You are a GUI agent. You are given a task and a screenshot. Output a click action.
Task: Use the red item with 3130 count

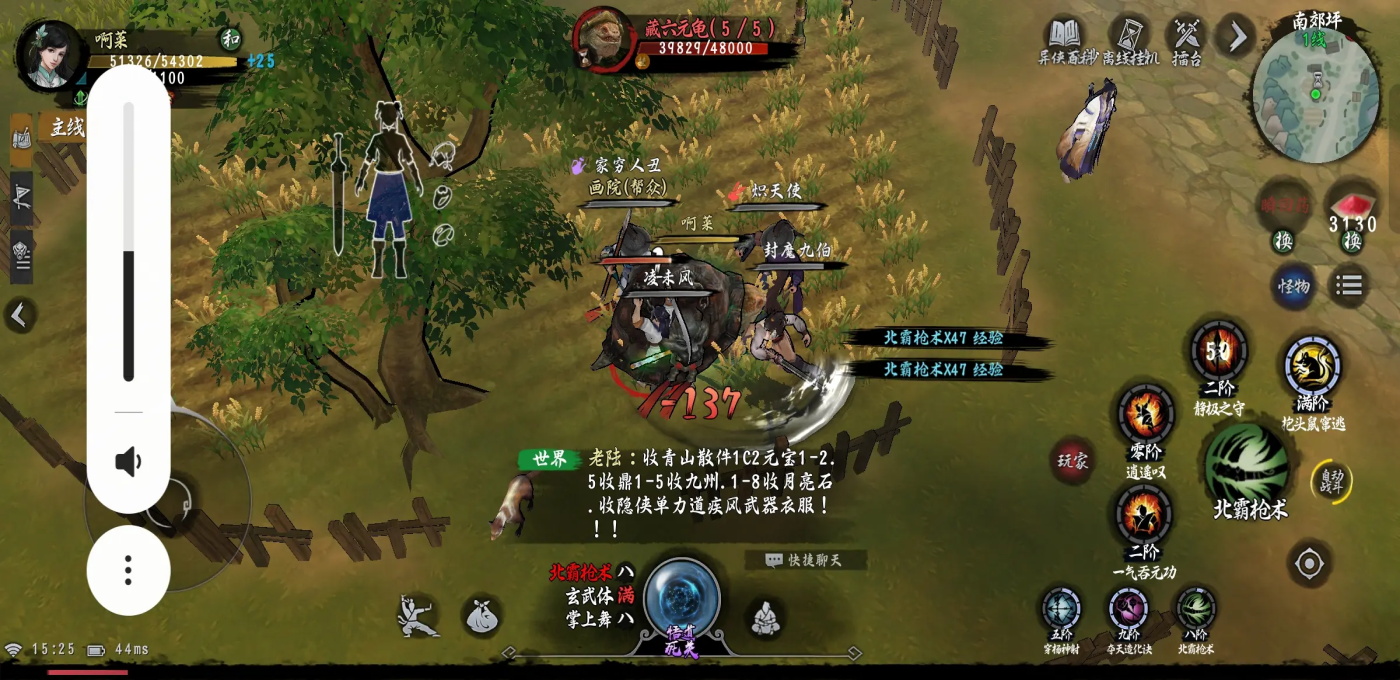tap(1352, 205)
